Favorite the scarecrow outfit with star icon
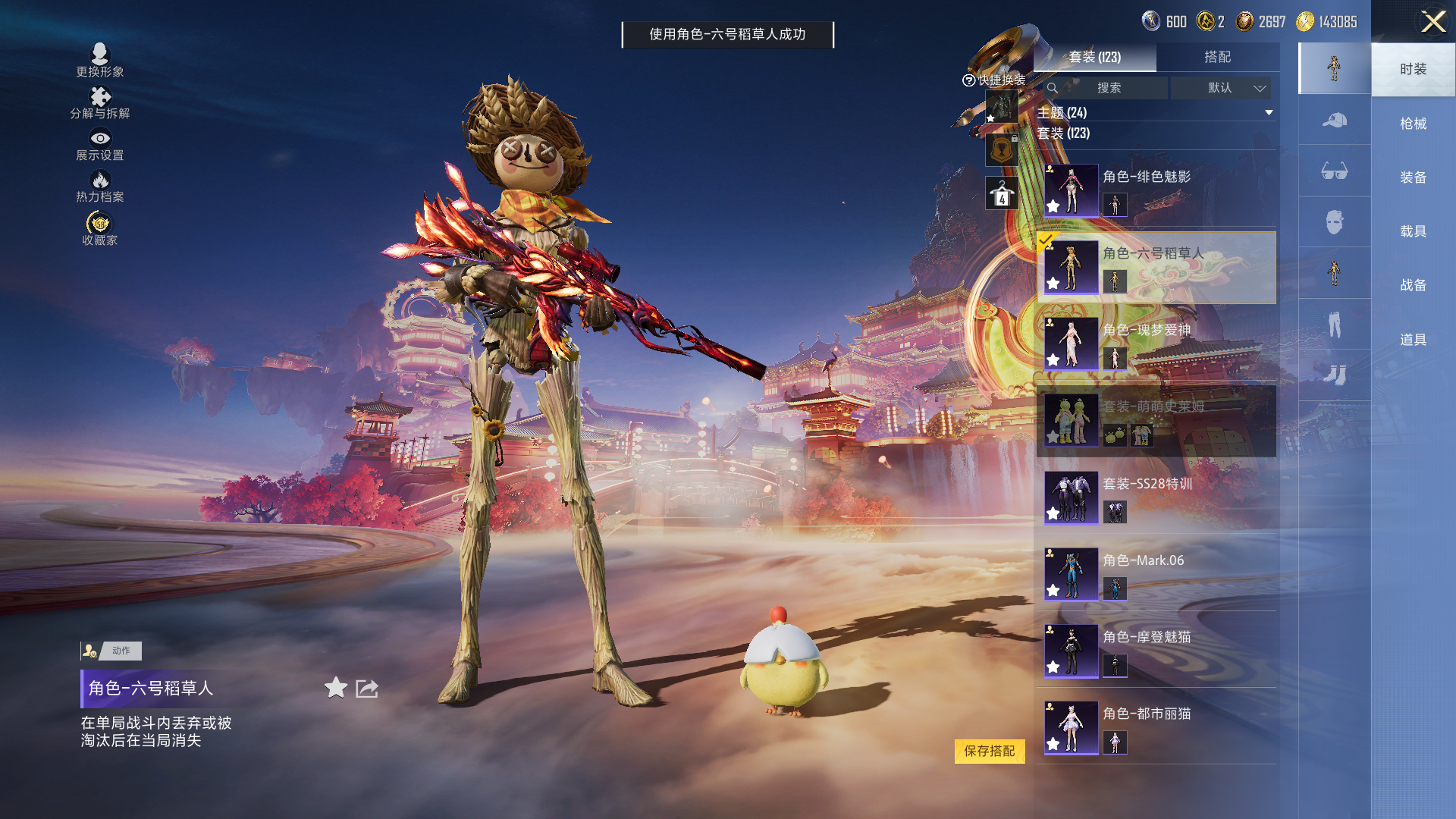Screen dimensions: 1456x819 [x=336, y=688]
